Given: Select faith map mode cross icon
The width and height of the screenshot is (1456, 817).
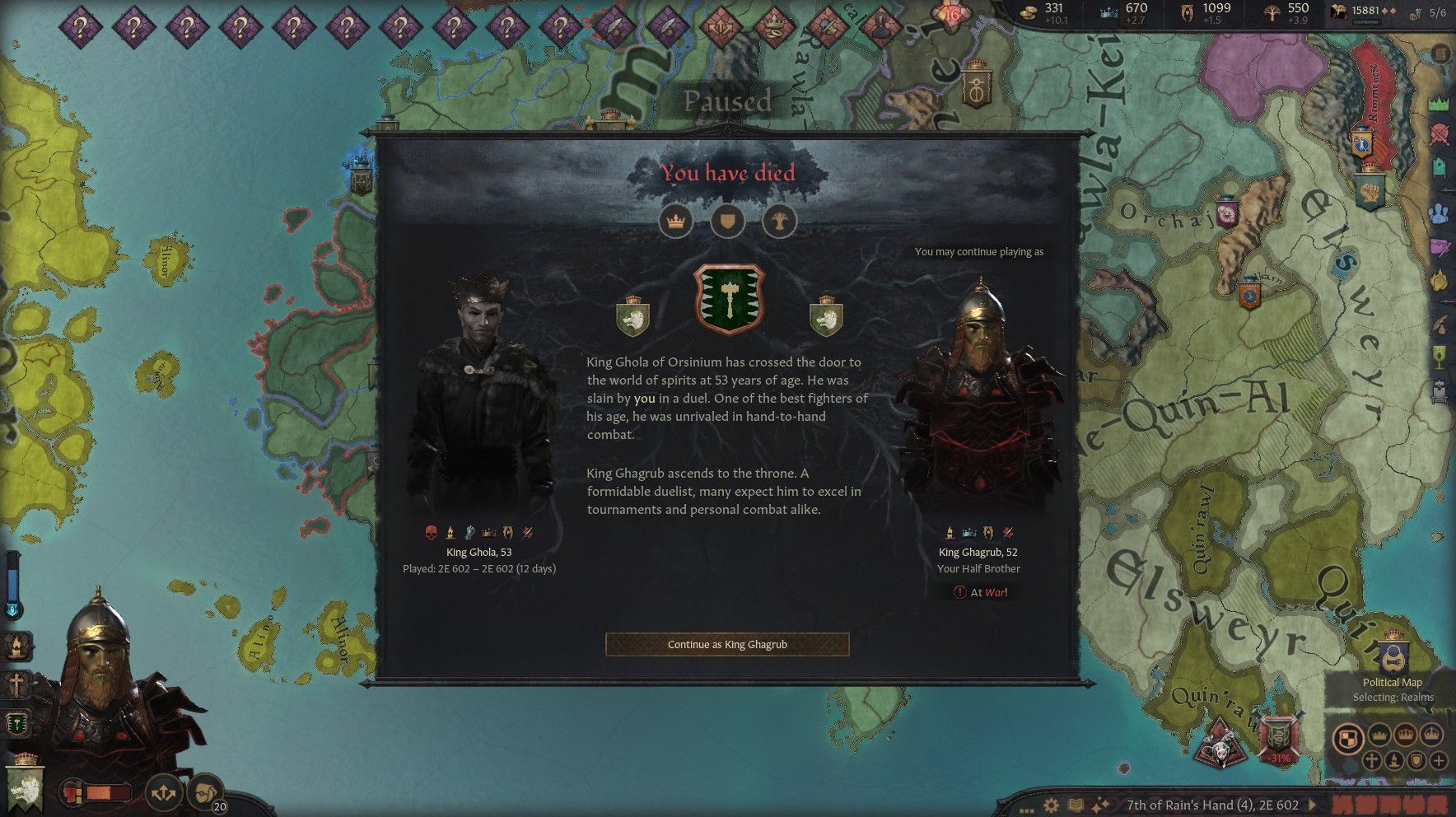Looking at the screenshot, I should [x=1372, y=760].
